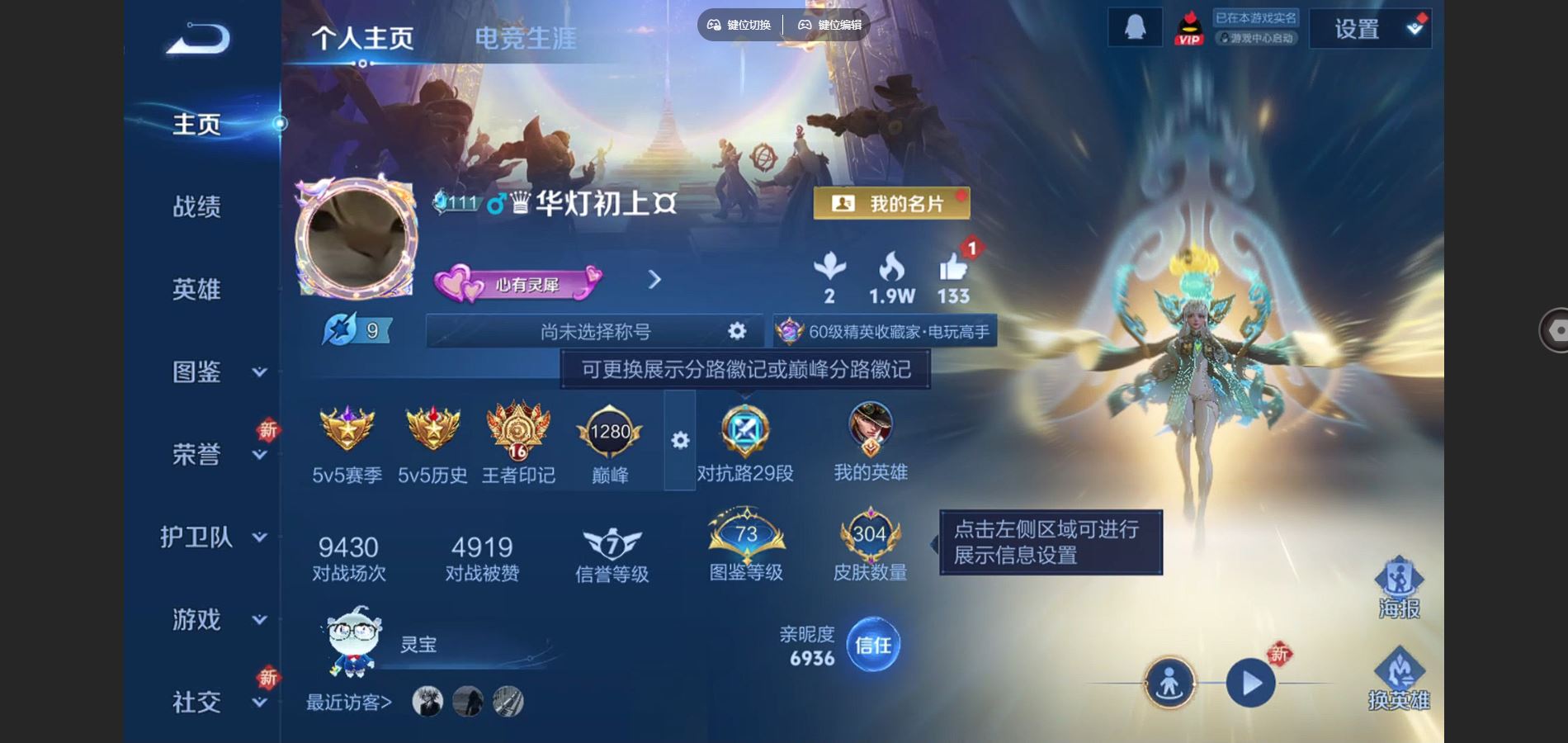Click the gear next to the badge row
1568x743 pixels.
pos(679,442)
